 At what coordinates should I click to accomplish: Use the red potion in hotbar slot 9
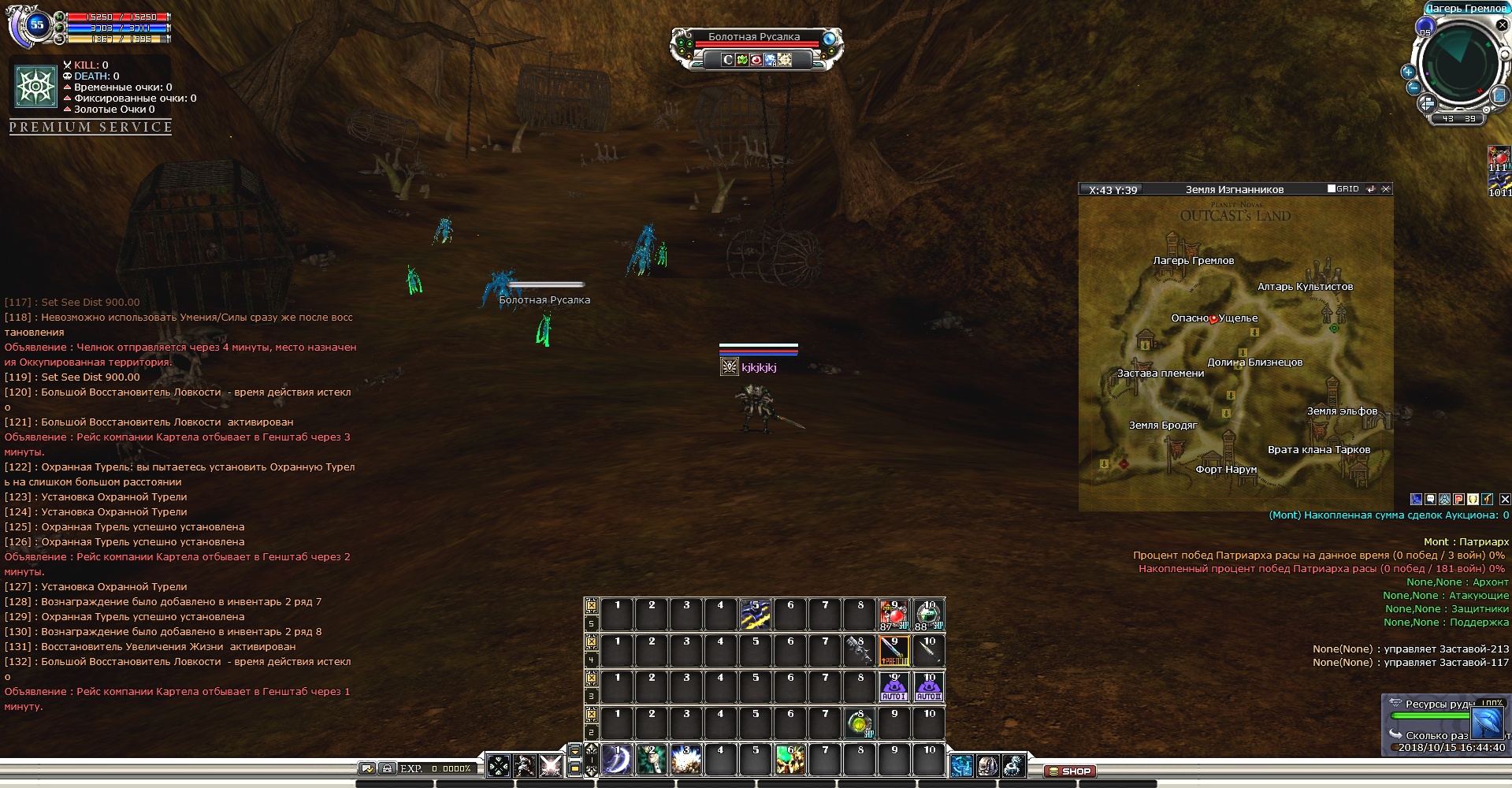pyautogui.click(x=893, y=615)
